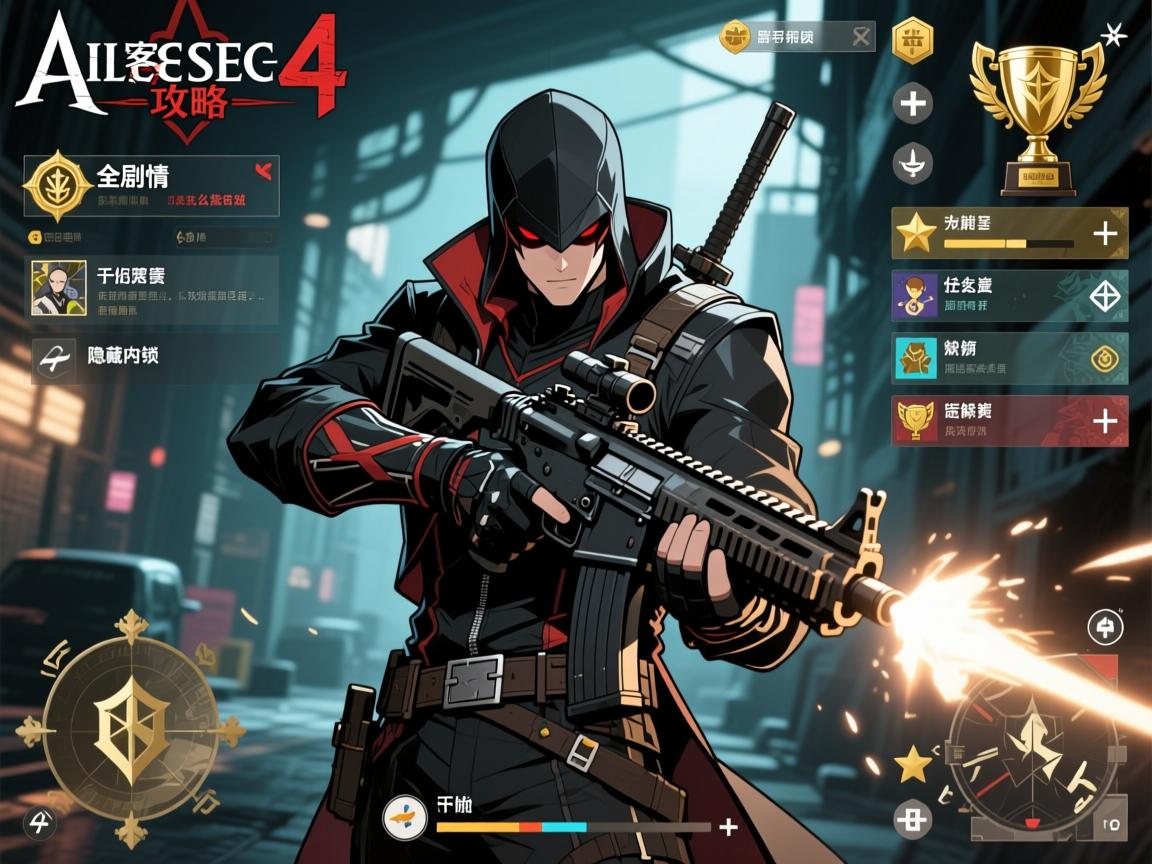This screenshot has height=864, width=1152.
Task: Click the gold hexagon badge icon
Action: tap(912, 41)
